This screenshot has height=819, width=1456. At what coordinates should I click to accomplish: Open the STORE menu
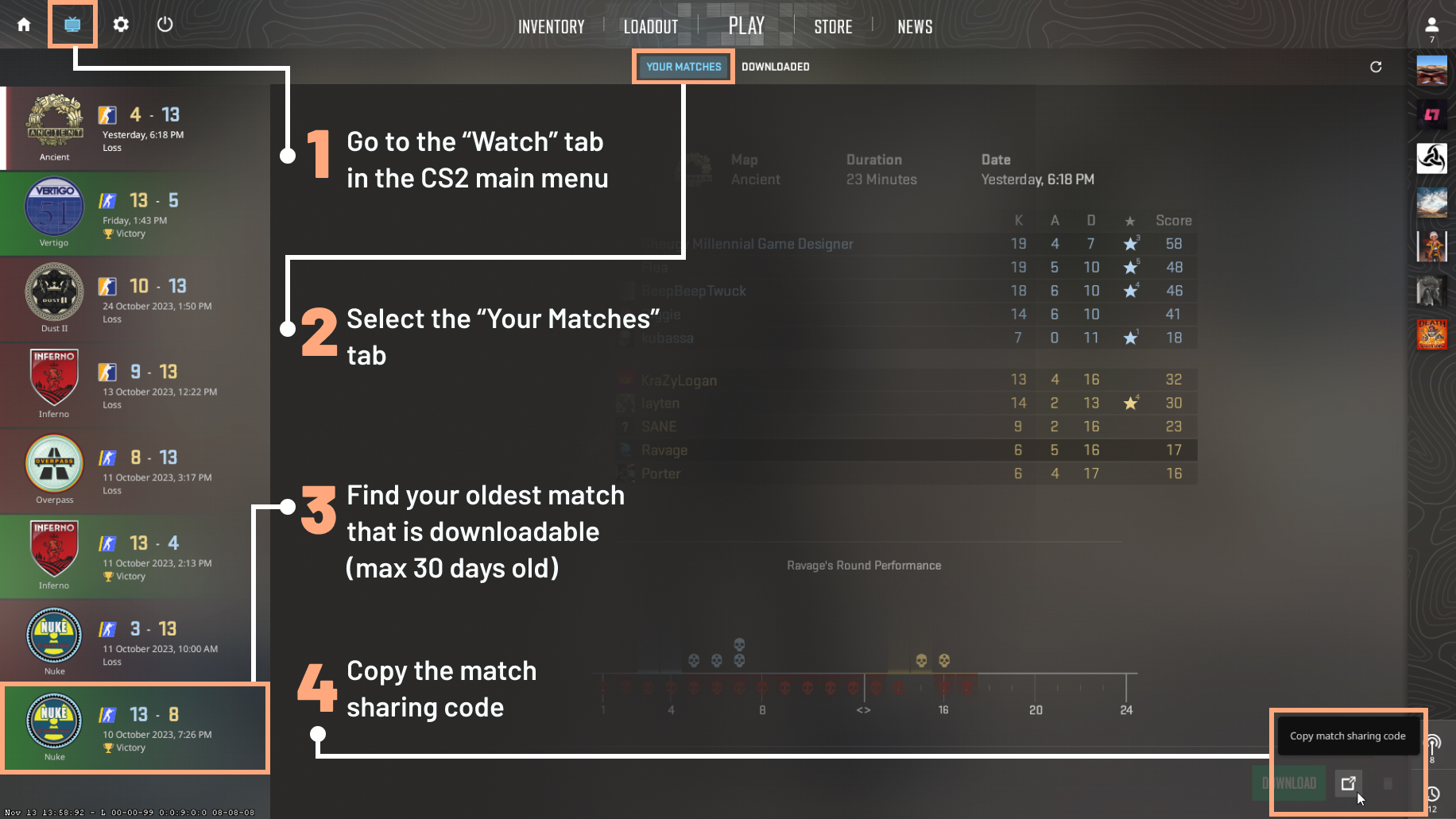[833, 26]
